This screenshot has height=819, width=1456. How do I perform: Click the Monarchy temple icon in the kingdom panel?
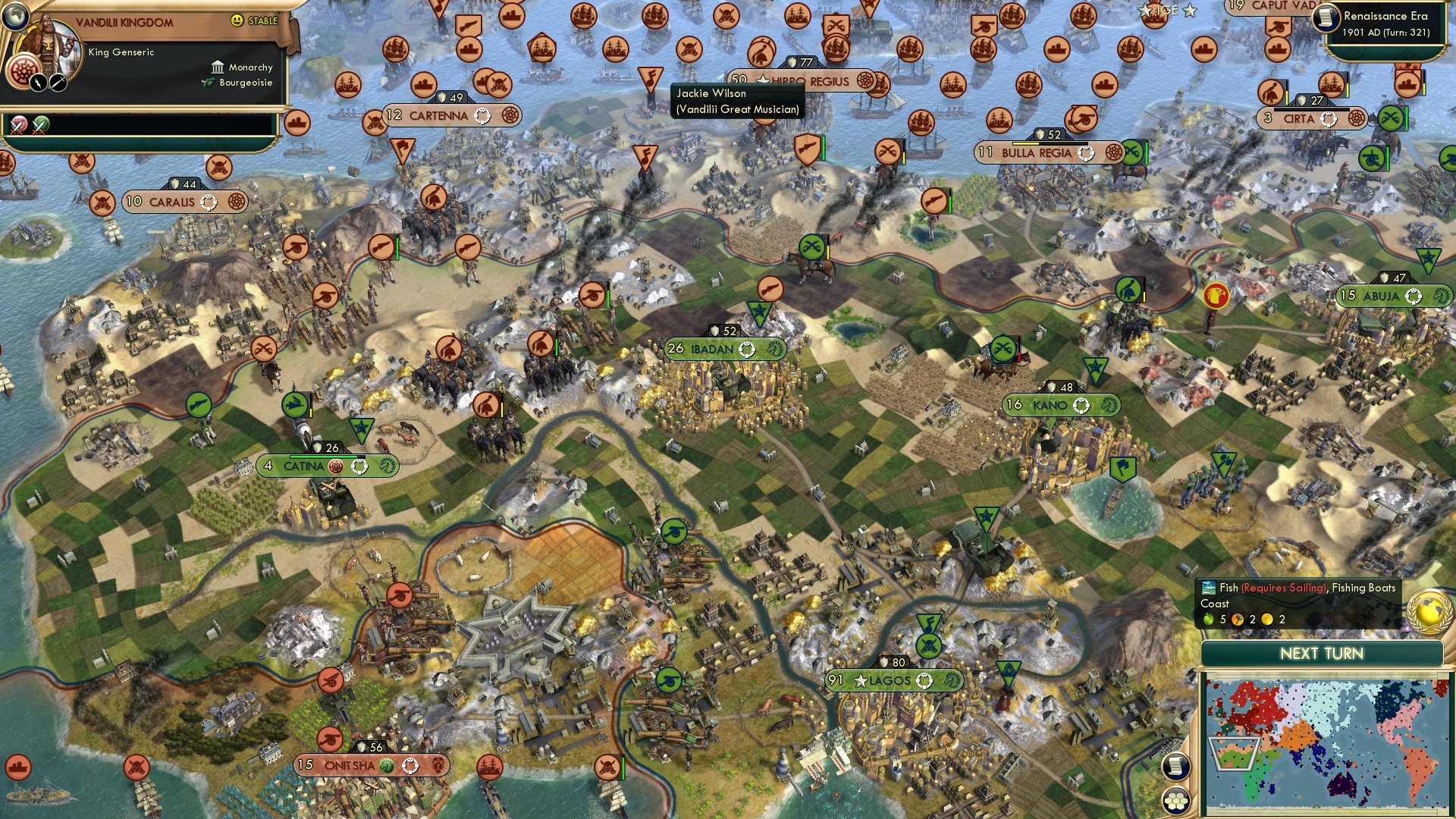point(218,67)
